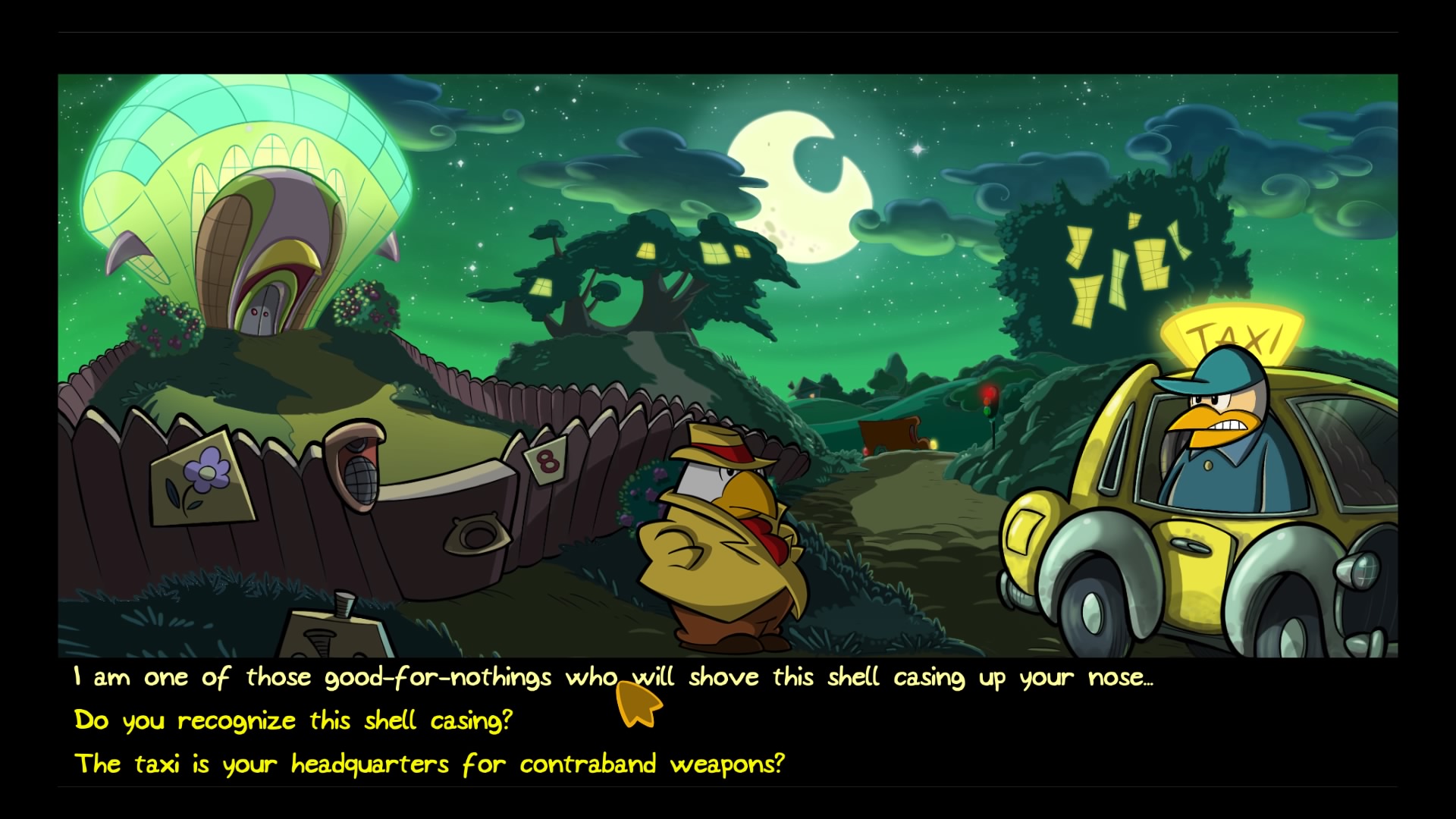Ask "Do you recognize this shell casing?"
This screenshot has height=819, width=1456.
[x=294, y=720]
